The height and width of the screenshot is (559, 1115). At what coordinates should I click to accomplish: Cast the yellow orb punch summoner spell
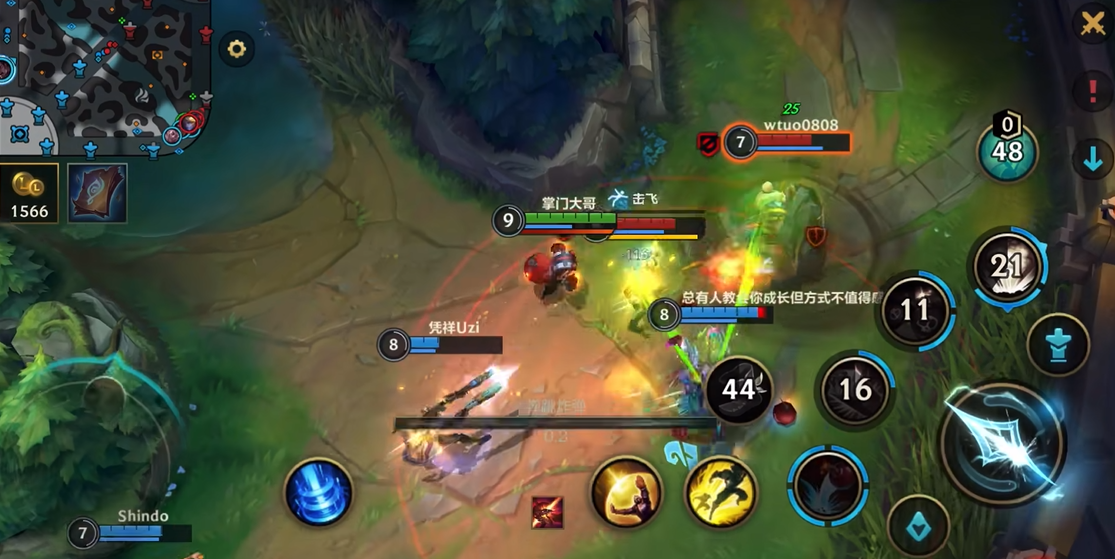626,491
